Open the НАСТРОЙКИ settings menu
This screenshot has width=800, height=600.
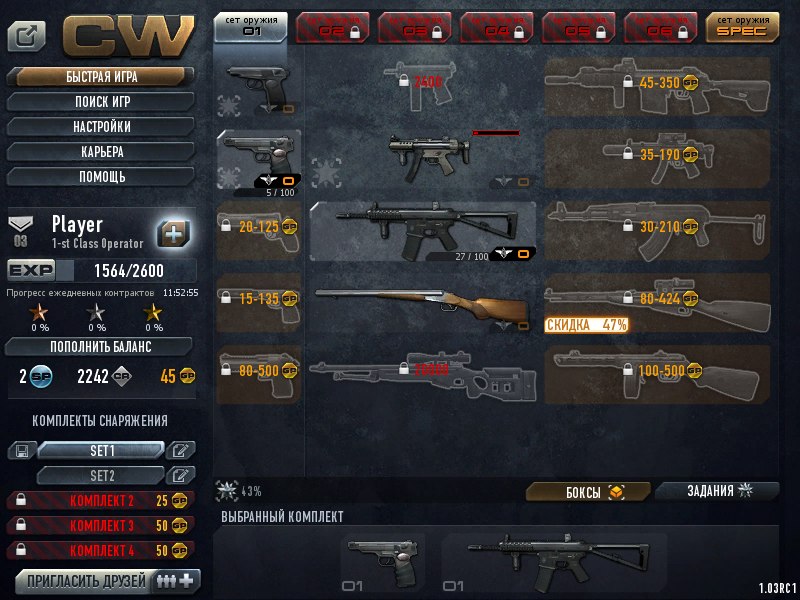point(101,127)
